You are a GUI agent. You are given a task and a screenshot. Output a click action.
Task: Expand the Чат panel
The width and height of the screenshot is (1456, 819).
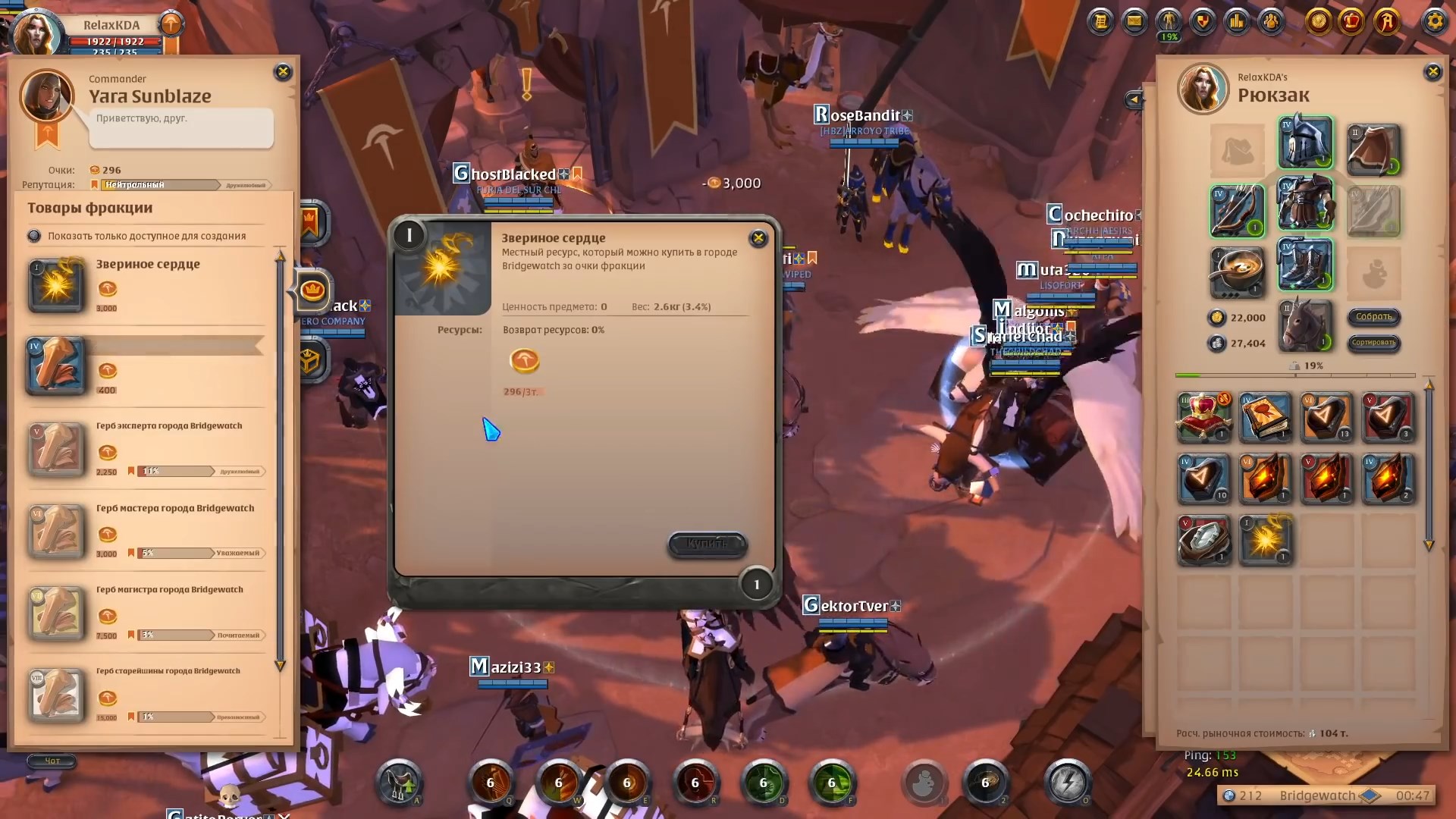click(x=51, y=761)
